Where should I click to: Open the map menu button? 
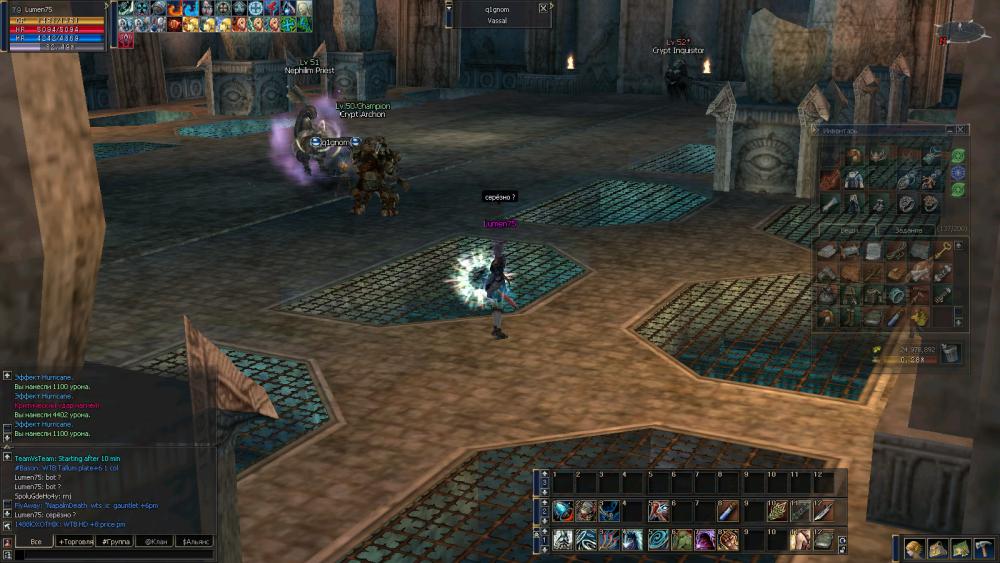click(x=937, y=548)
